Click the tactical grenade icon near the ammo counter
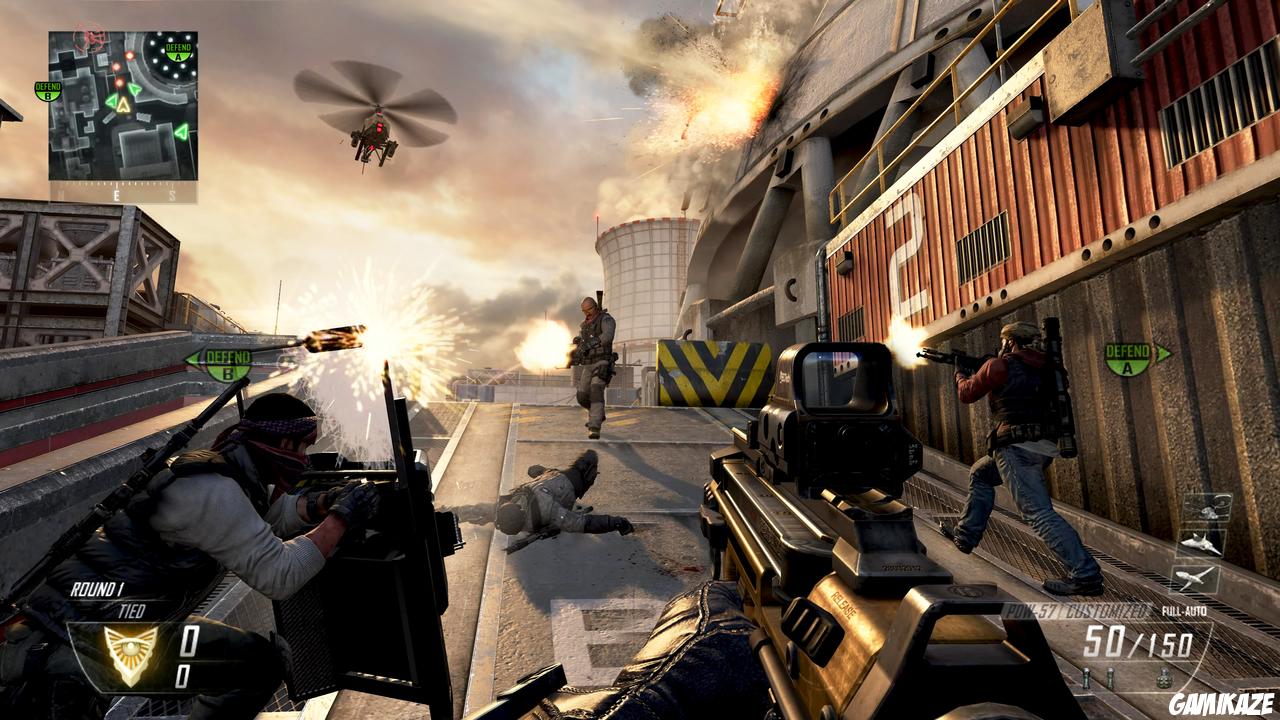1280x720 pixels. click(x=1087, y=677)
